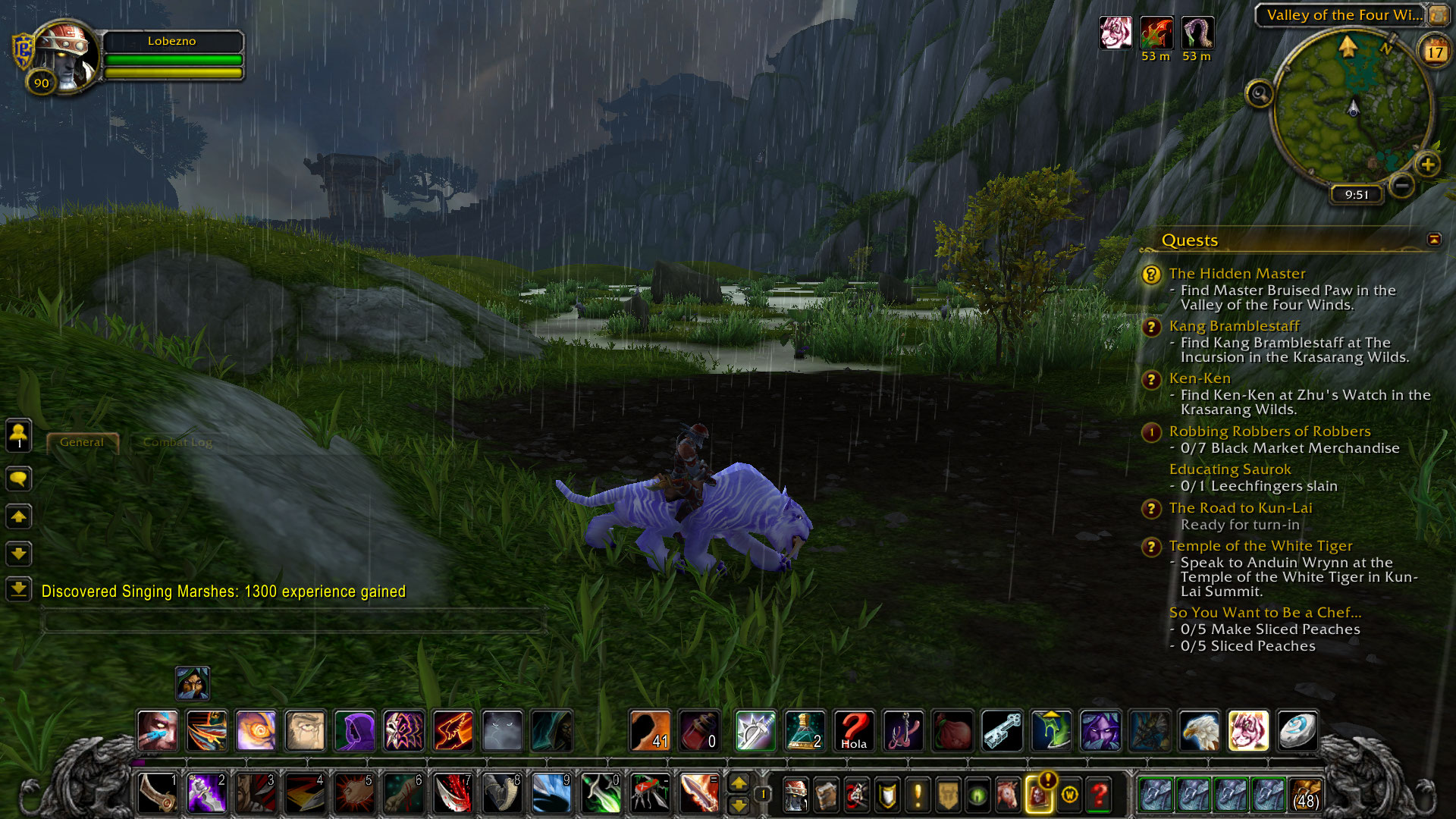The width and height of the screenshot is (1456, 819).
Task: Select the General chat tab
Action: pyautogui.click(x=82, y=442)
